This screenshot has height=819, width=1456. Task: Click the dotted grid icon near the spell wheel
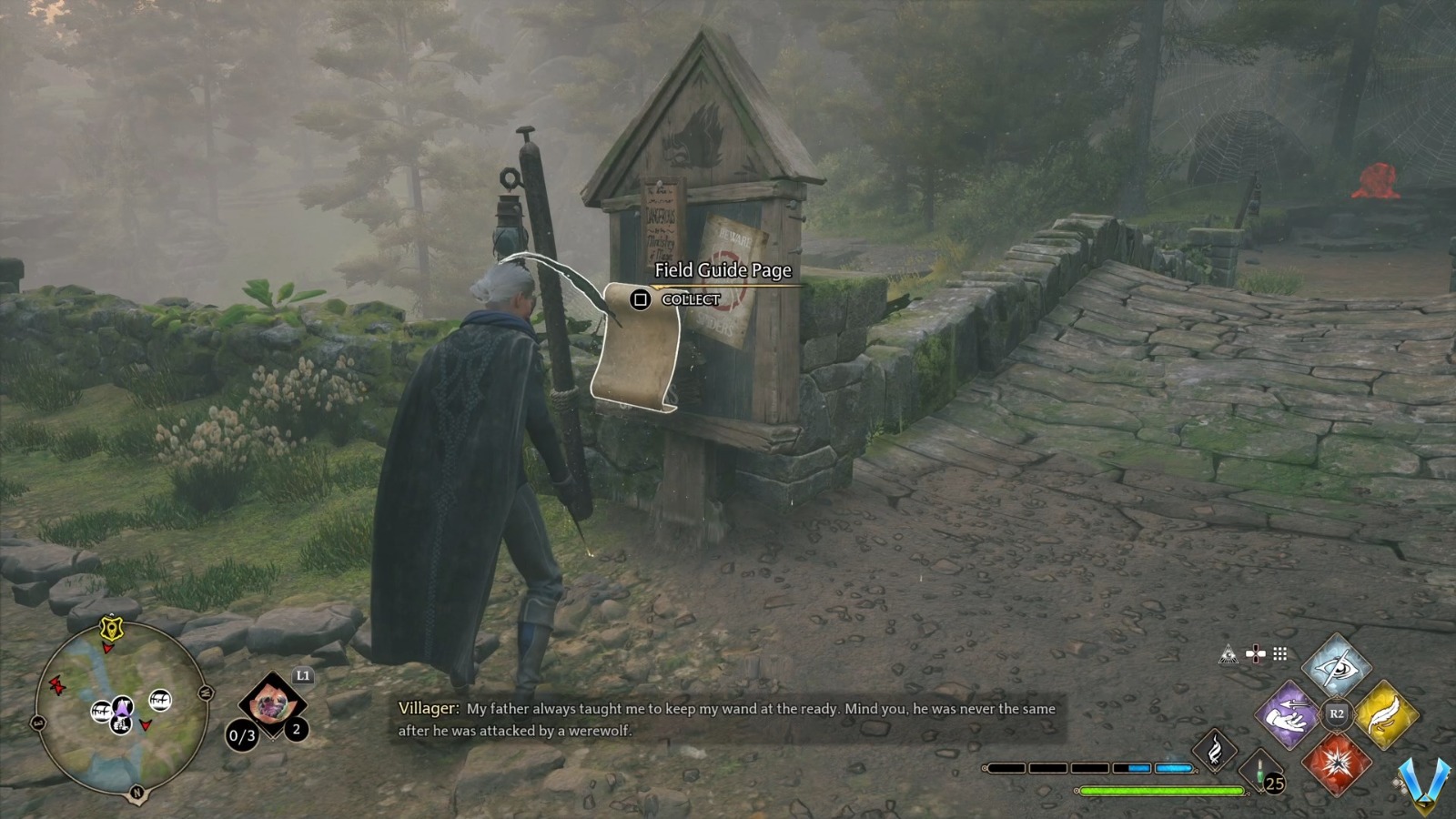(x=1280, y=653)
